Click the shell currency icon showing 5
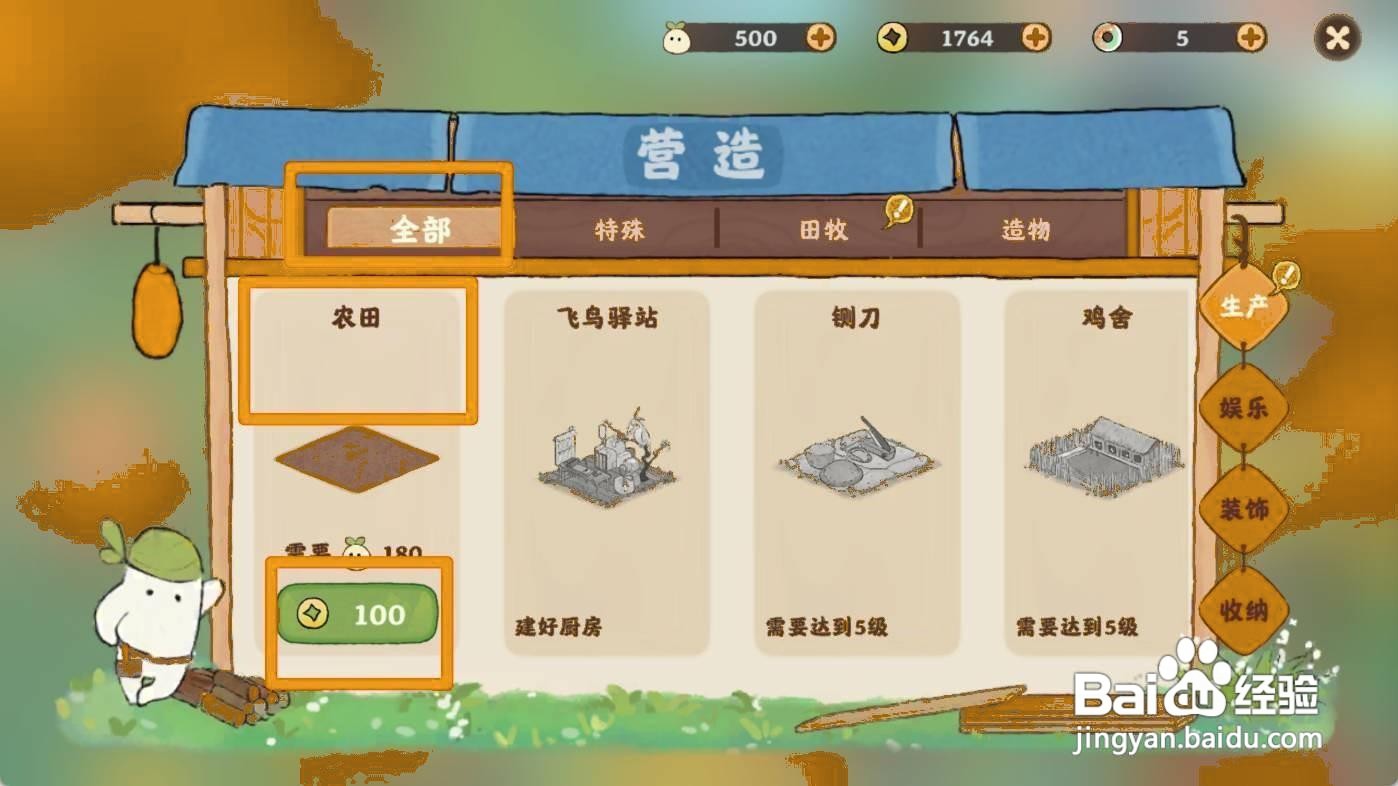 point(1110,37)
